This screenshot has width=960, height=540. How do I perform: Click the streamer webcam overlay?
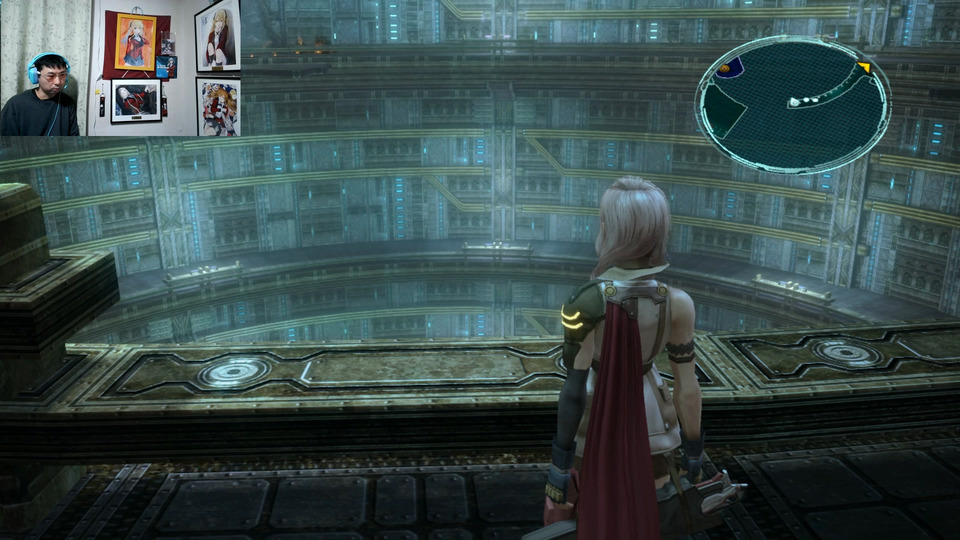click(x=120, y=68)
